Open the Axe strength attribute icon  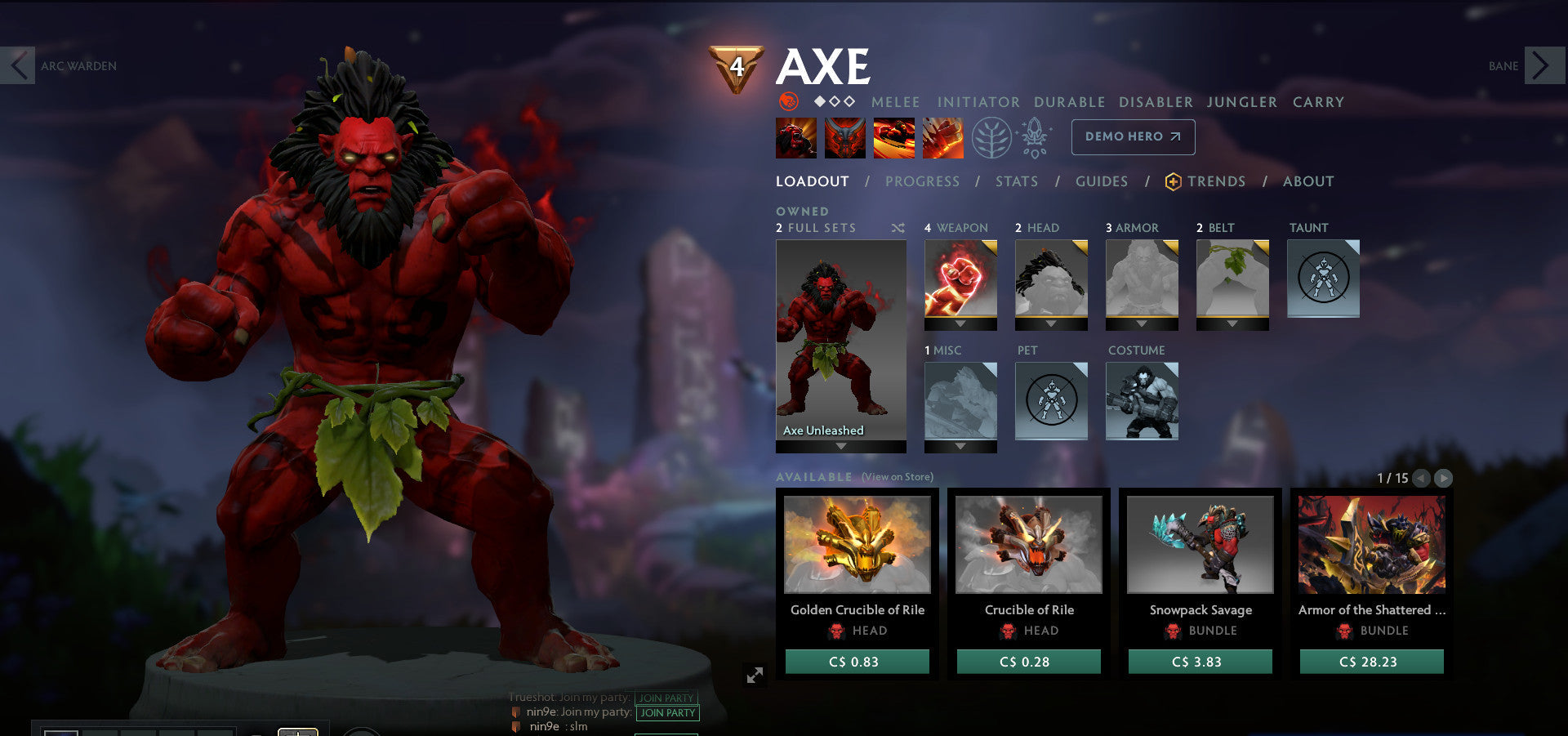(x=787, y=102)
